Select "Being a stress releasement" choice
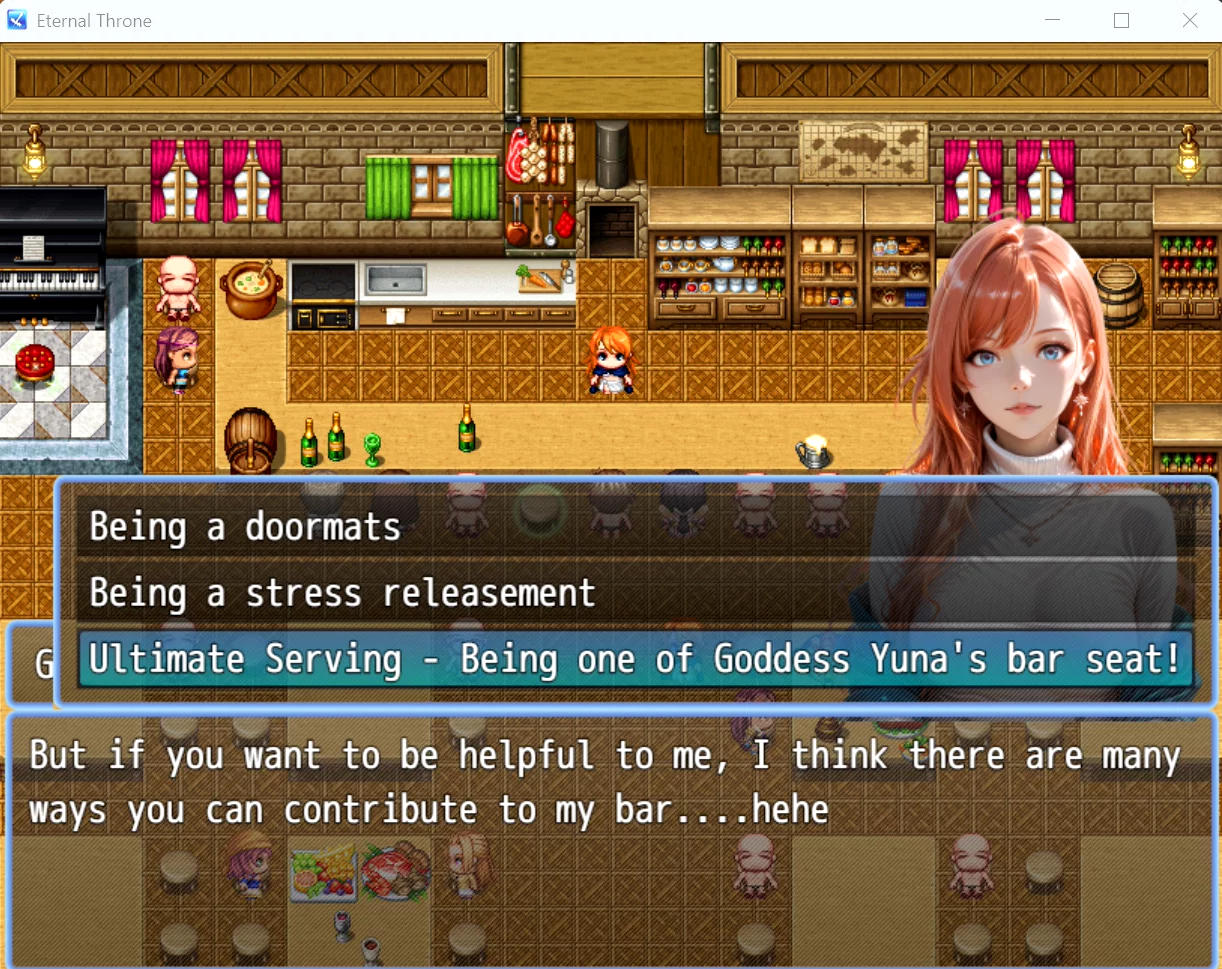The width and height of the screenshot is (1222, 969). click(342, 593)
